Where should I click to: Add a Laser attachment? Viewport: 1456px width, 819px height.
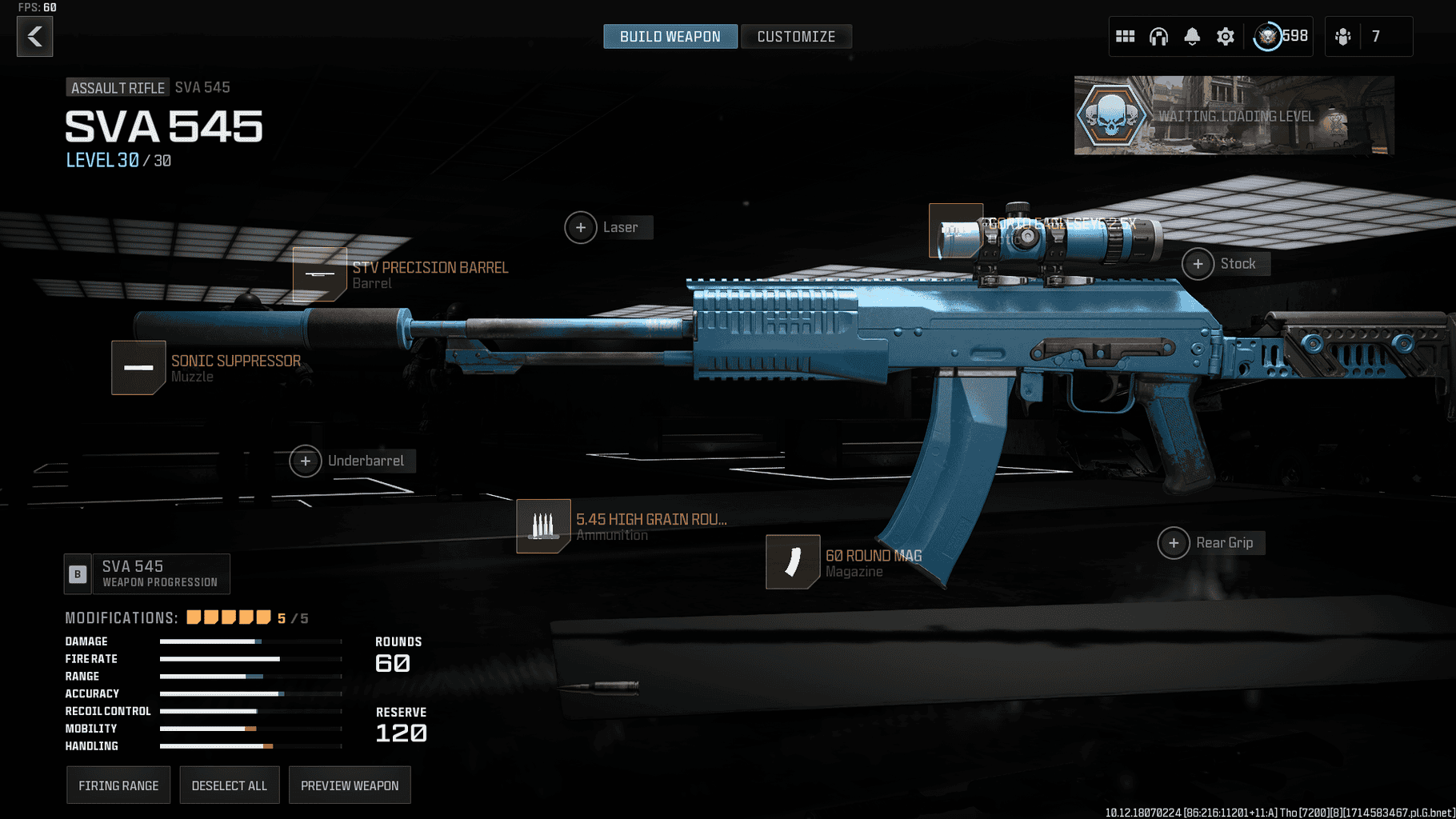tap(580, 227)
